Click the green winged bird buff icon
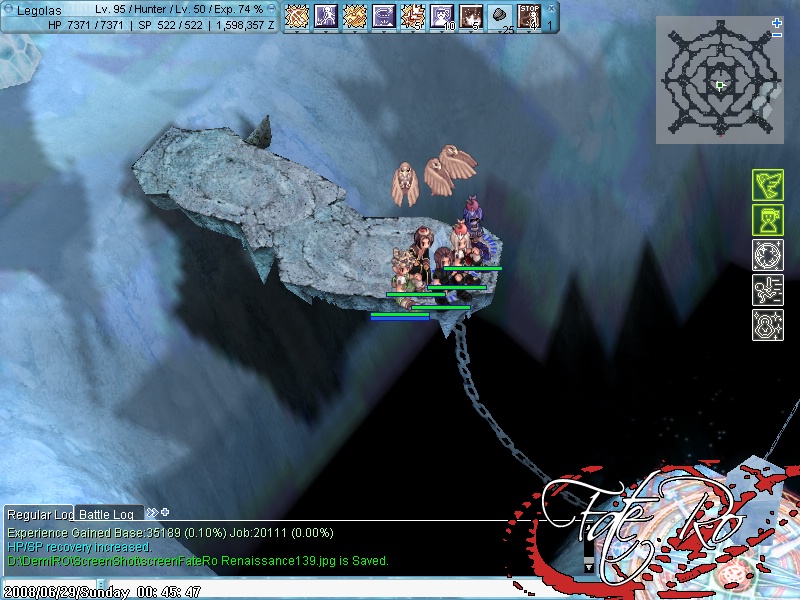The width and height of the screenshot is (800, 600). click(767, 187)
